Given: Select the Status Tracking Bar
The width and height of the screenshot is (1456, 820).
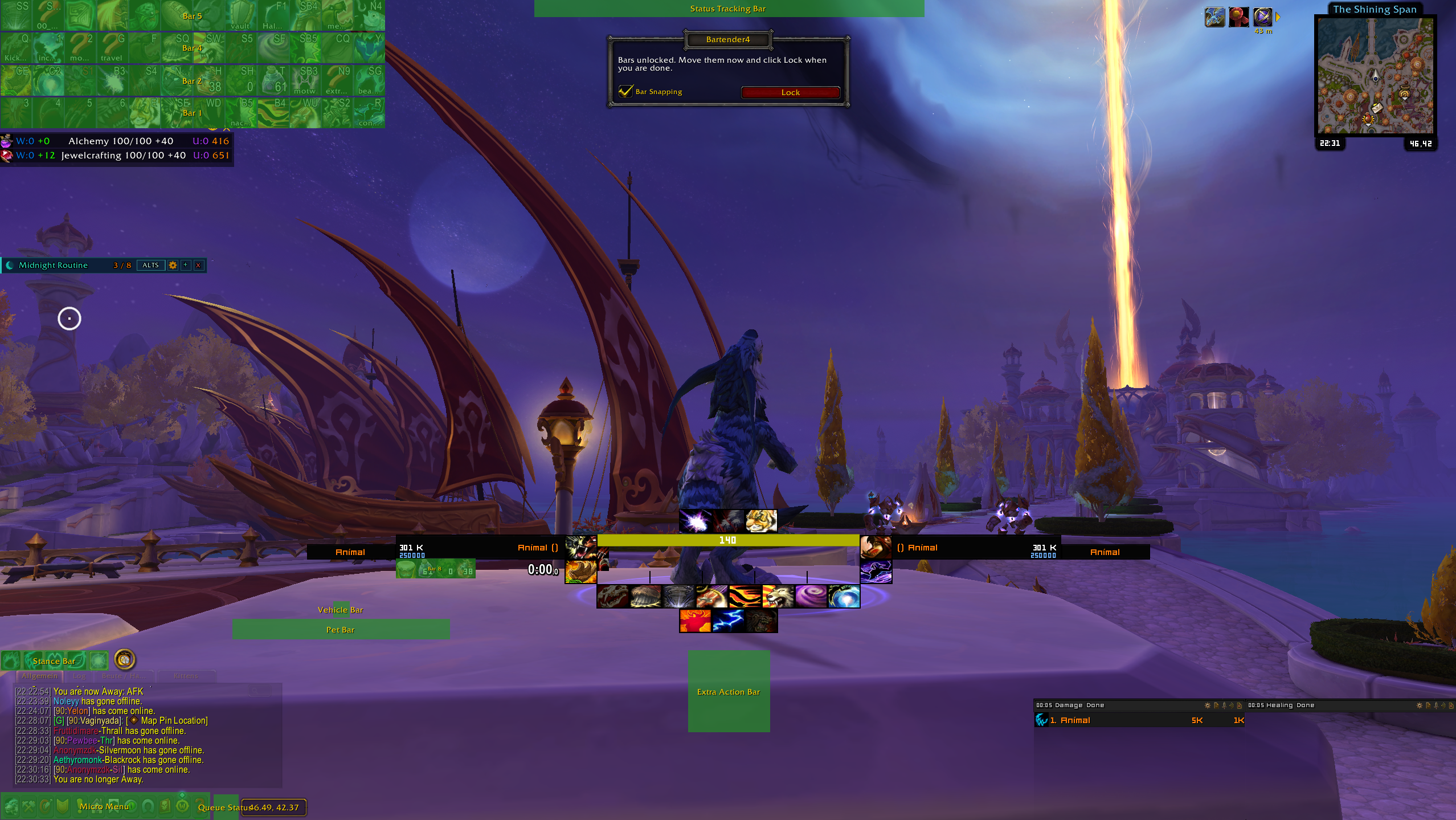Looking at the screenshot, I should tap(729, 9).
